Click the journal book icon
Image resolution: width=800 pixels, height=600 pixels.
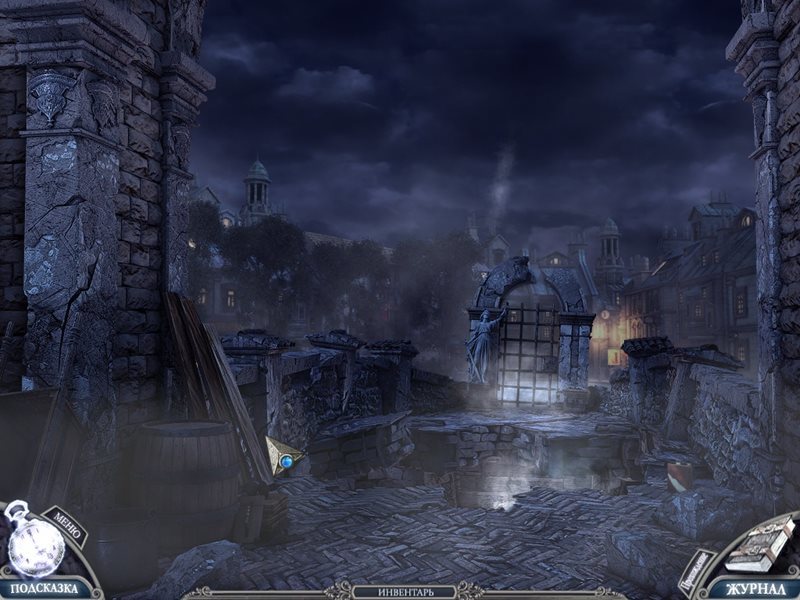coord(760,544)
